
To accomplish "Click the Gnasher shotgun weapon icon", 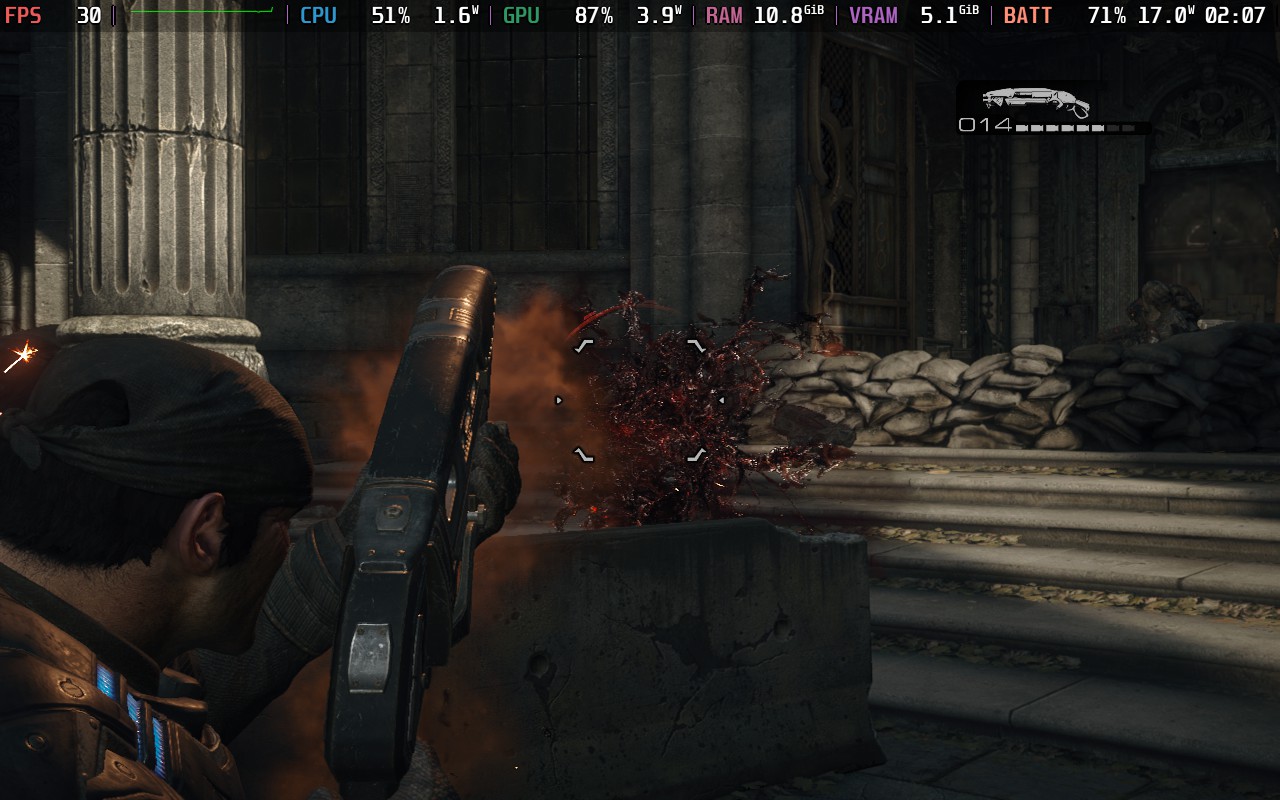I will click(1034, 100).
